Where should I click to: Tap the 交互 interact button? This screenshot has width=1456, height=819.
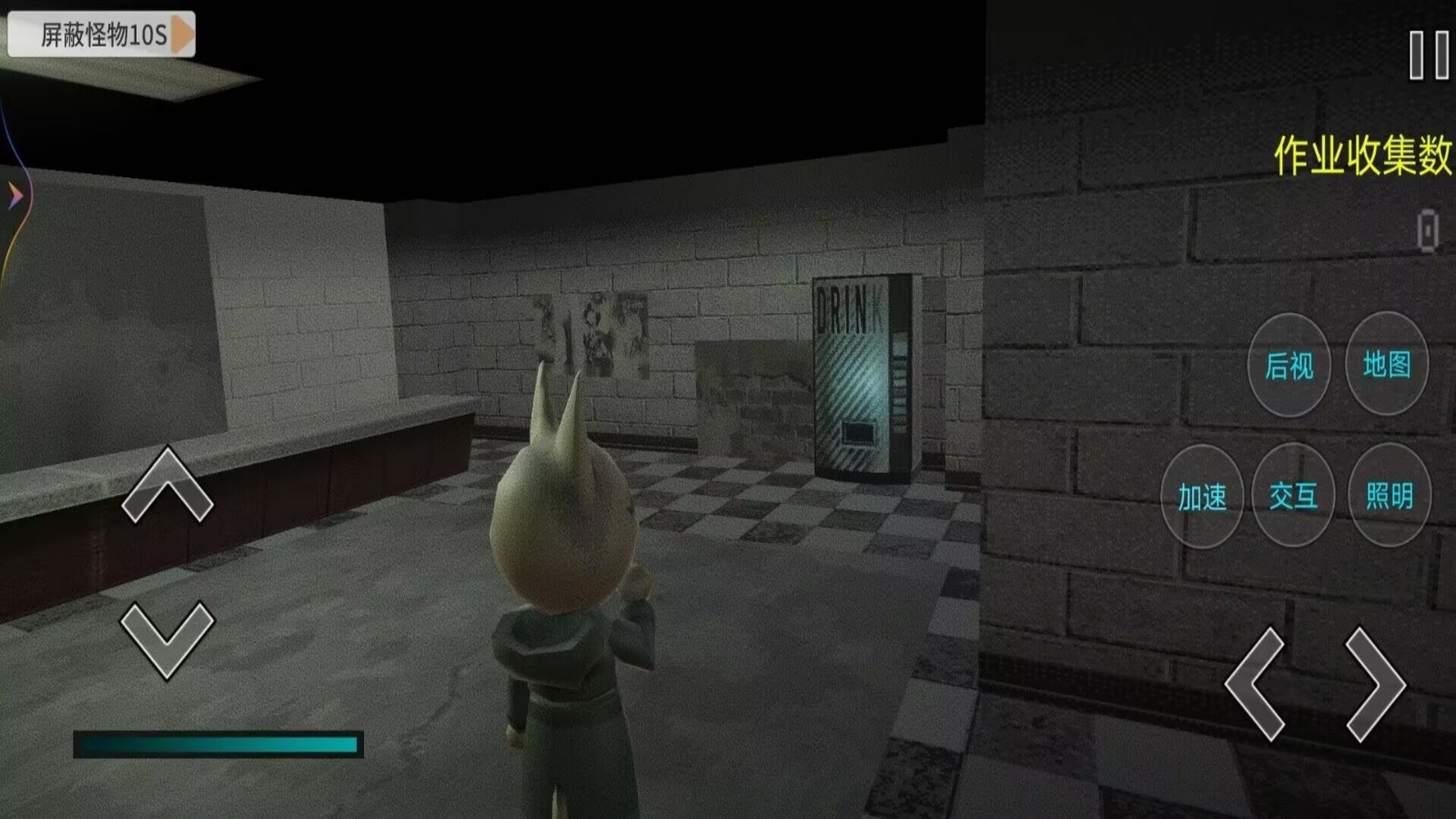pos(1293,496)
